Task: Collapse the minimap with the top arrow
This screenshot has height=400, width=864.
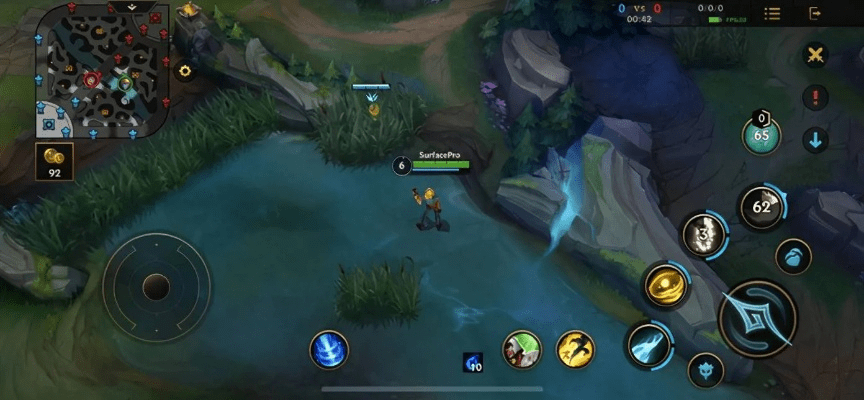Action: 132,6
